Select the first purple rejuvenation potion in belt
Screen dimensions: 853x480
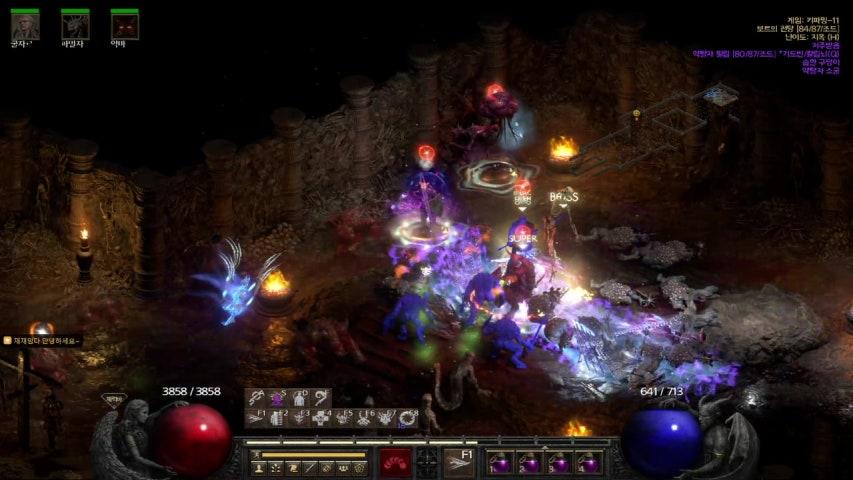[x=499, y=462]
